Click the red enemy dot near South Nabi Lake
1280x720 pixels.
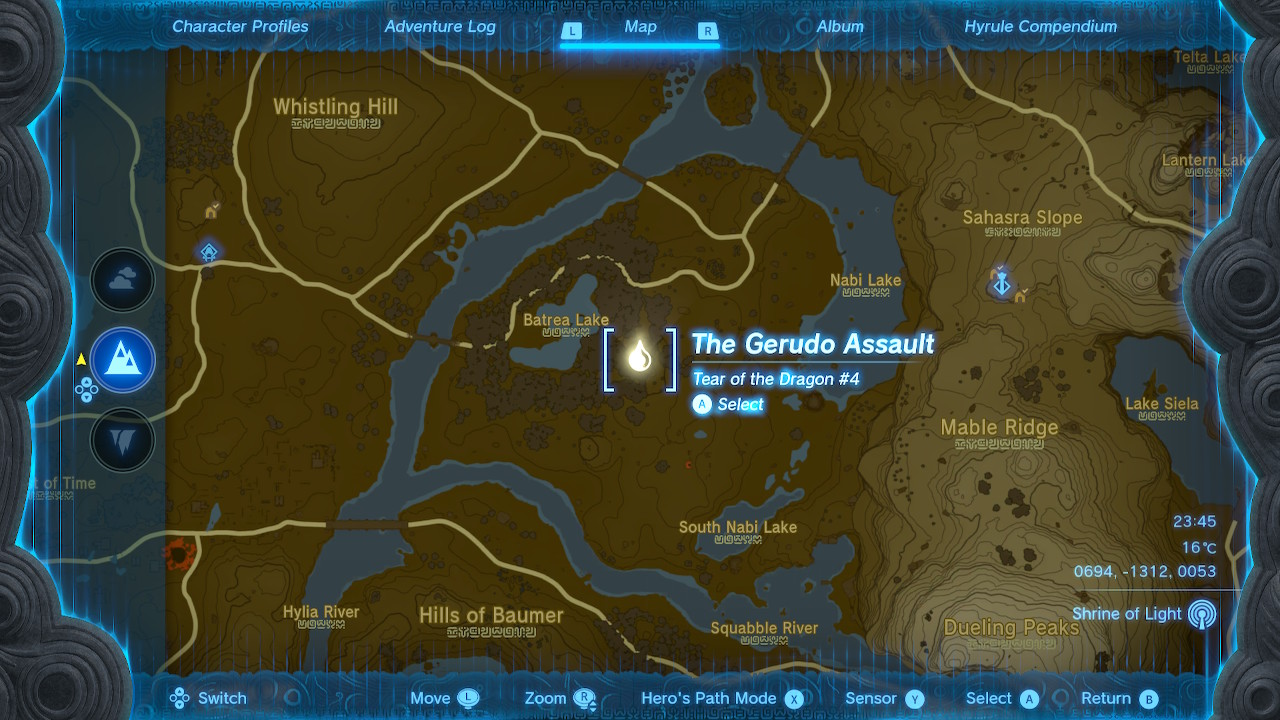(688, 464)
